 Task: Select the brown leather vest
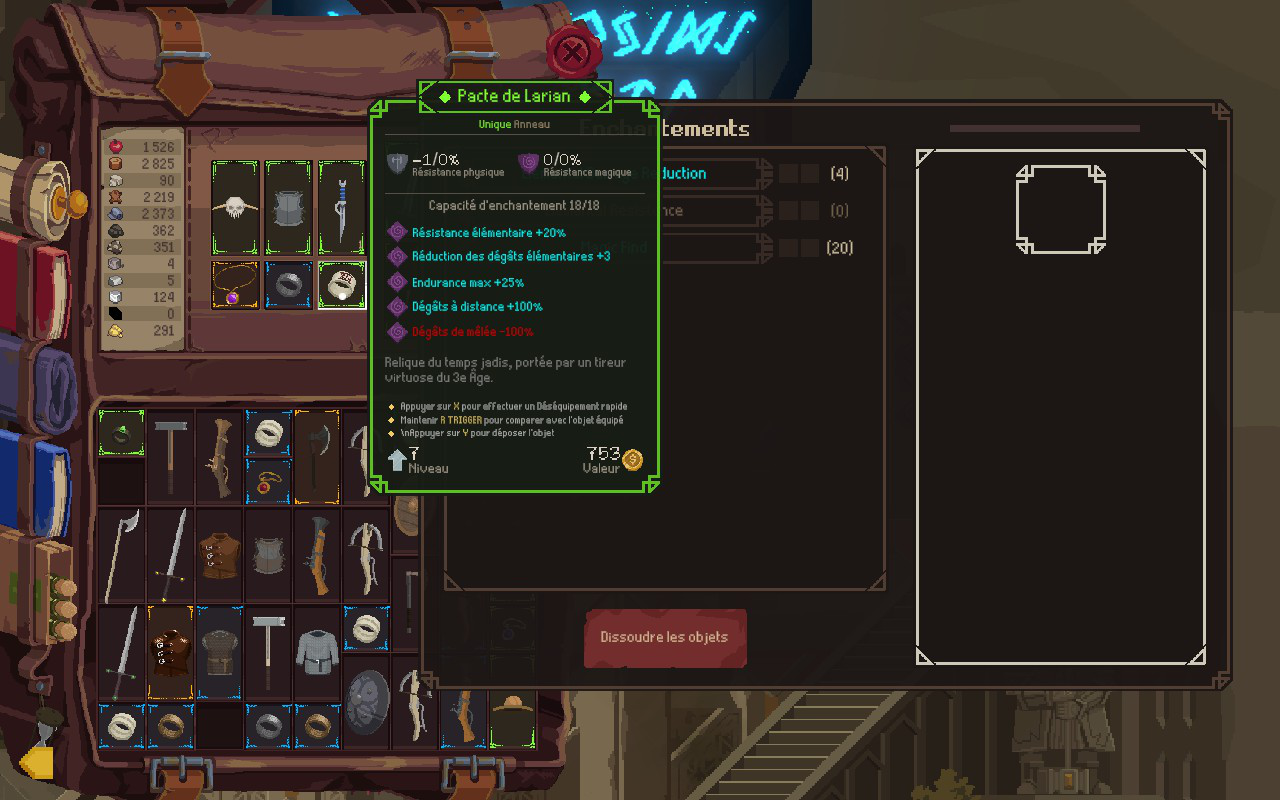click(220, 553)
